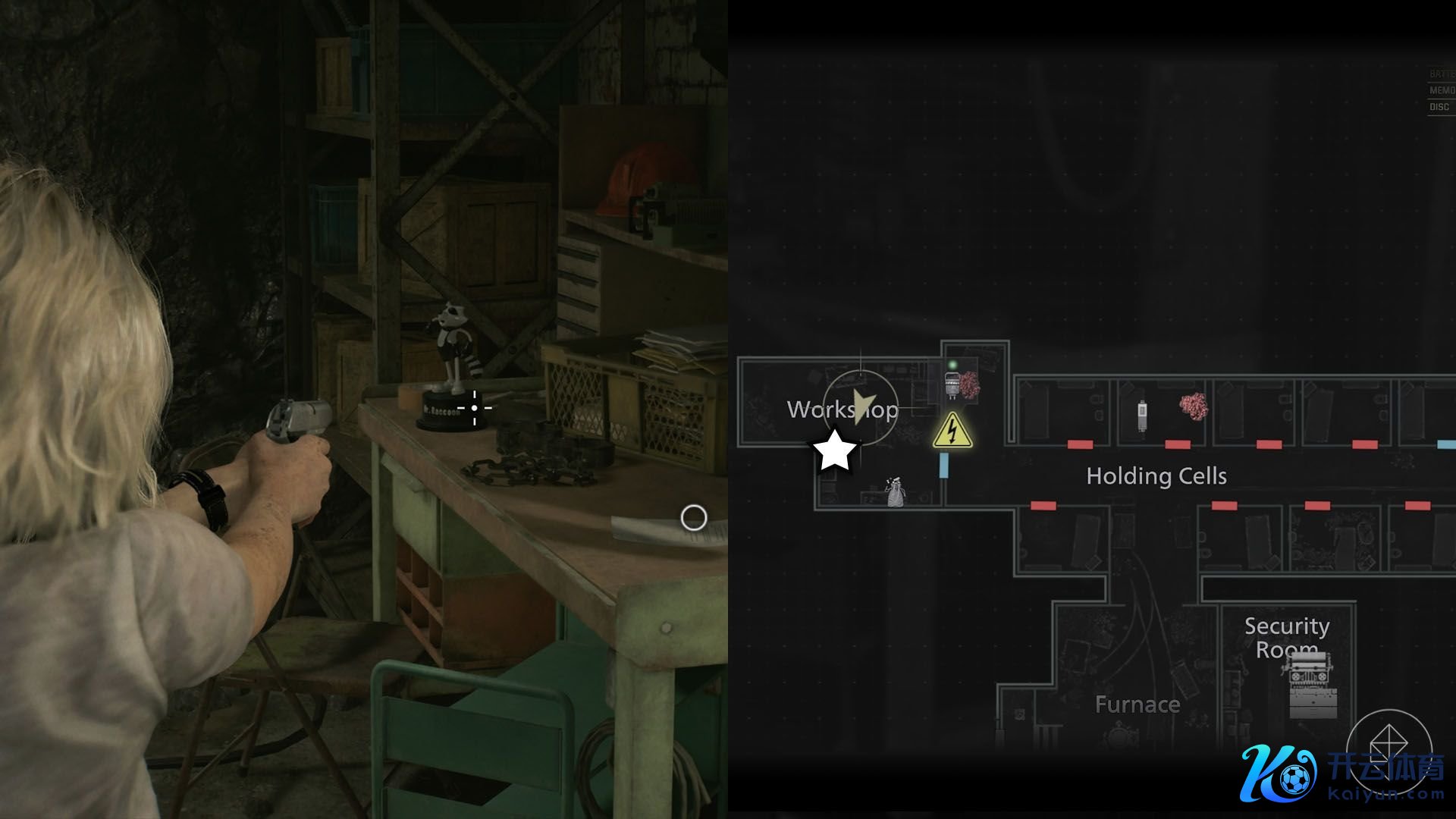This screenshot has height=819, width=1456.
Task: Select the yellow high-voltage warning marker
Action: coord(952,430)
